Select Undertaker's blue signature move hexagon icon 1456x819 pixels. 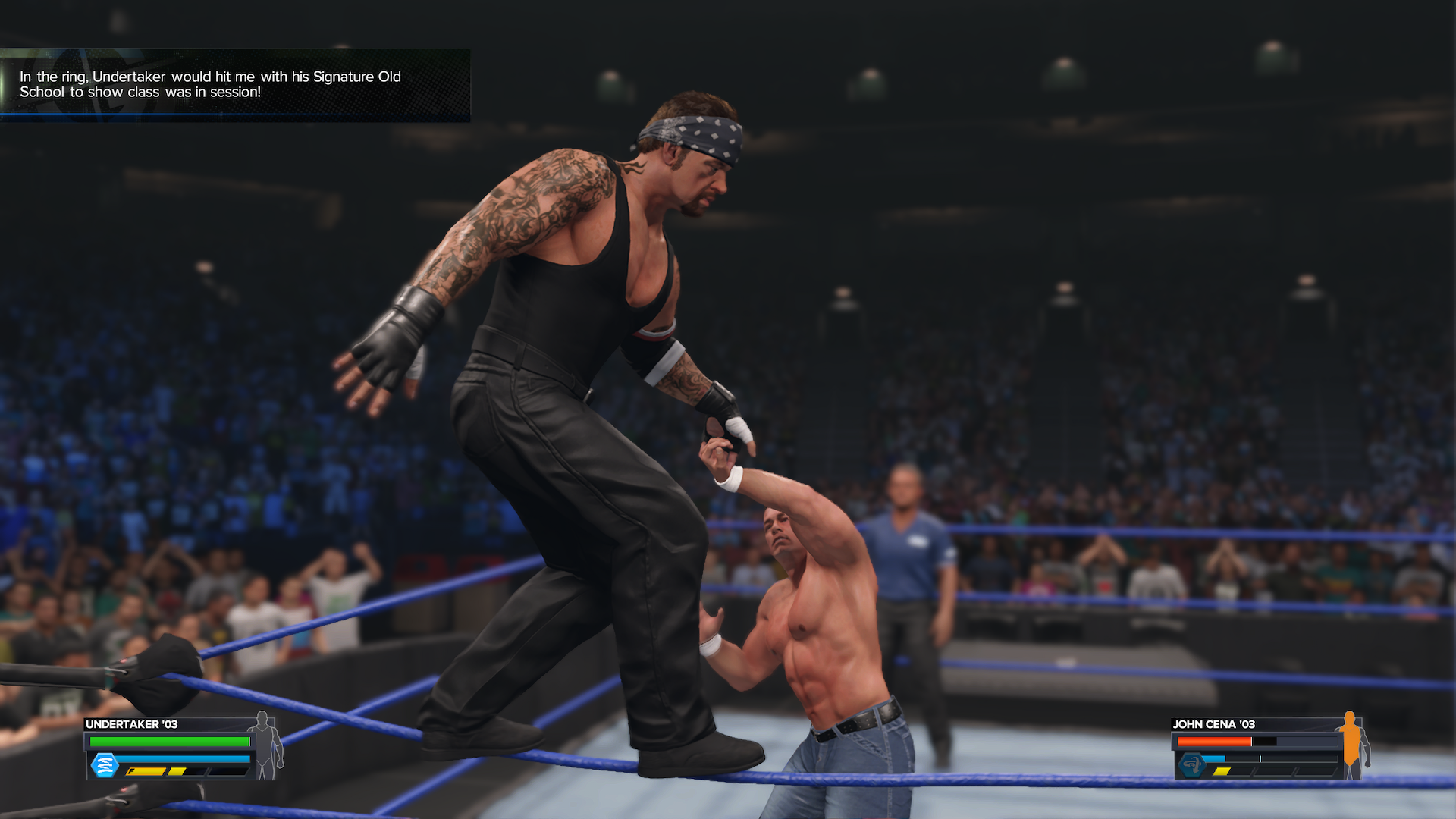(x=105, y=766)
